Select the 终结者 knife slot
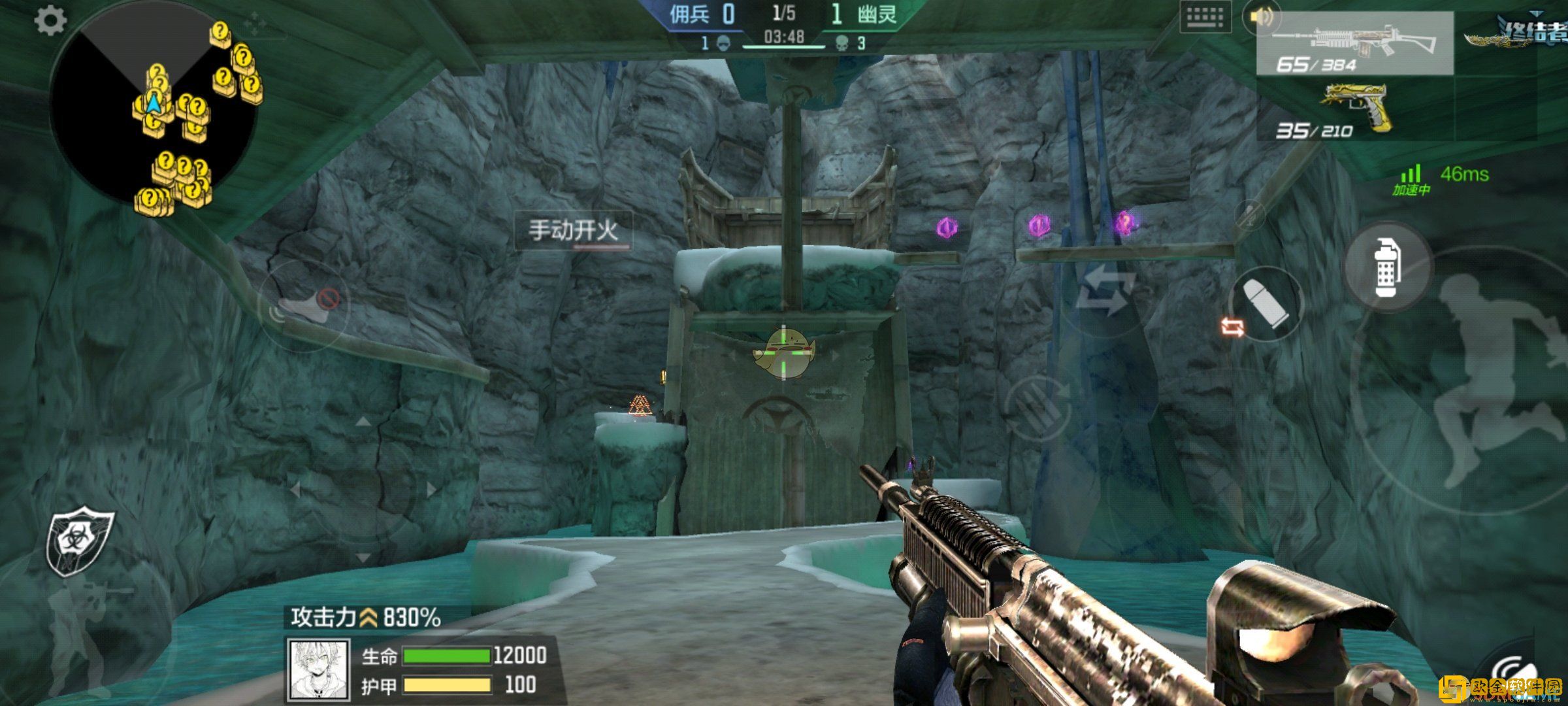Image resolution: width=1568 pixels, height=706 pixels. tap(1516, 31)
